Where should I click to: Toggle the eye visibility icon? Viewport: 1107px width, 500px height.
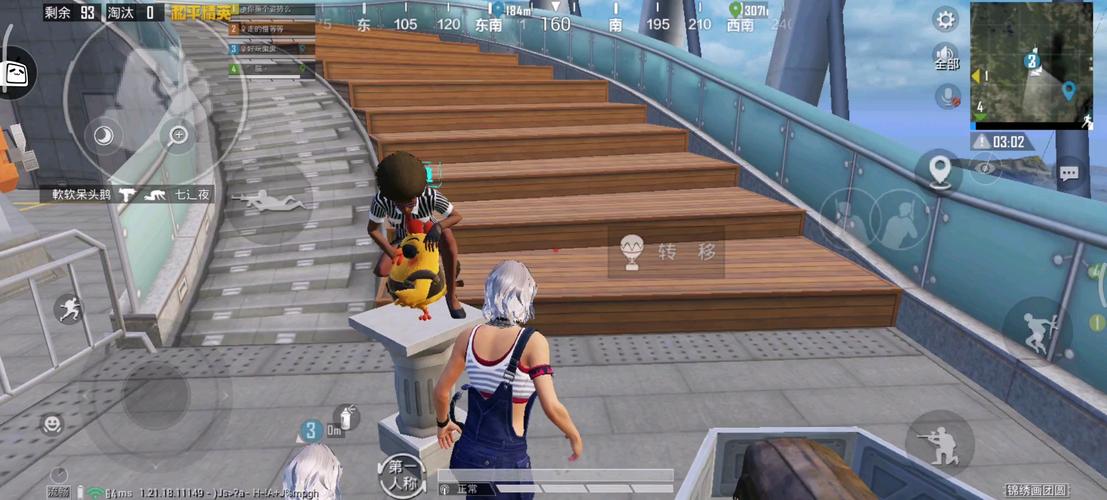tap(986, 169)
